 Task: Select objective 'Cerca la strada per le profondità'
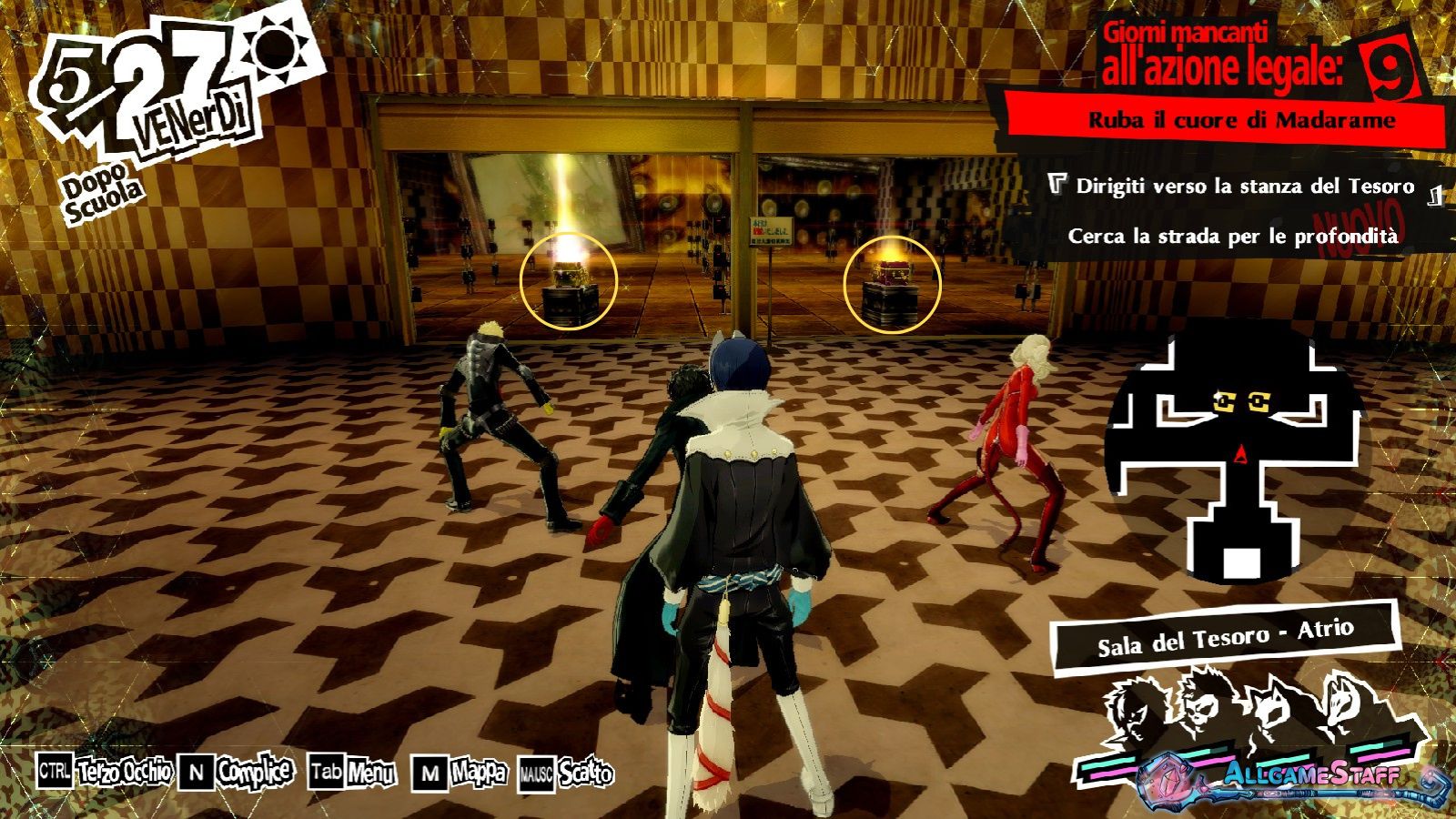tap(1232, 237)
